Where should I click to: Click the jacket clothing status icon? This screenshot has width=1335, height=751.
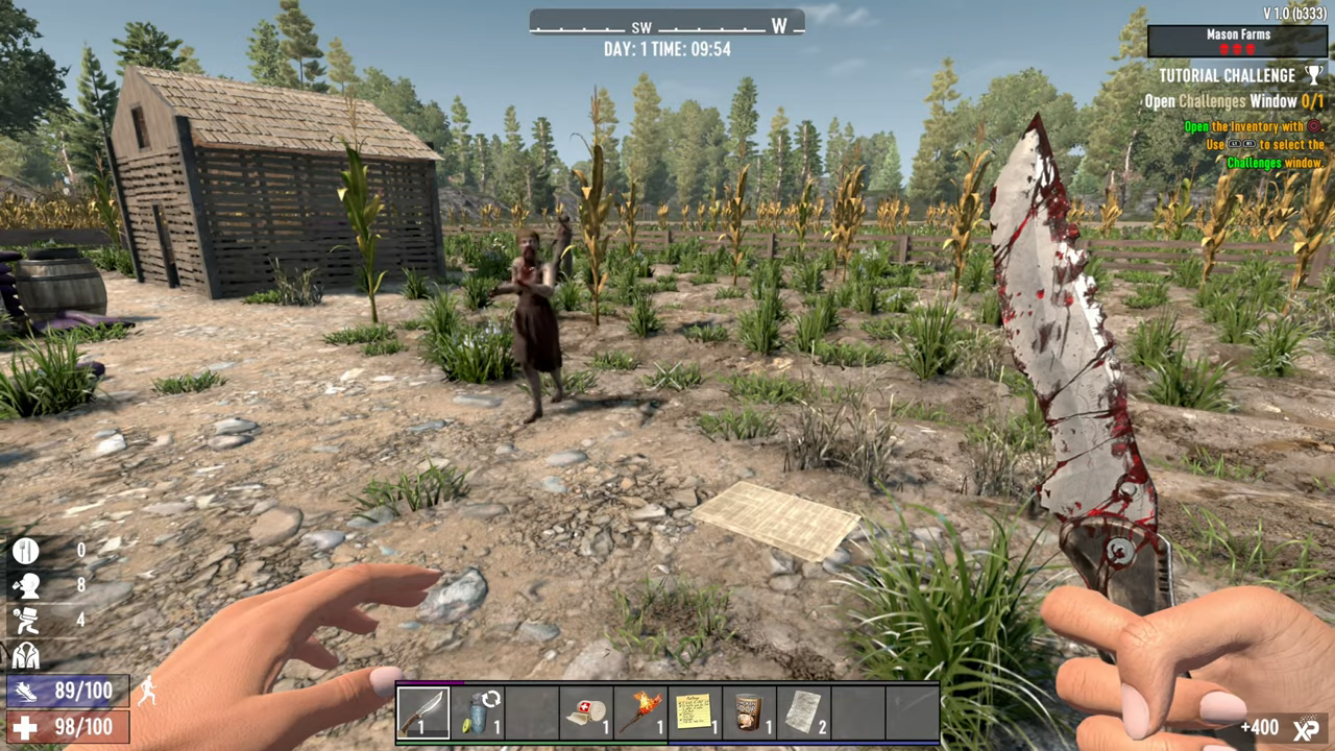[x=25, y=655]
